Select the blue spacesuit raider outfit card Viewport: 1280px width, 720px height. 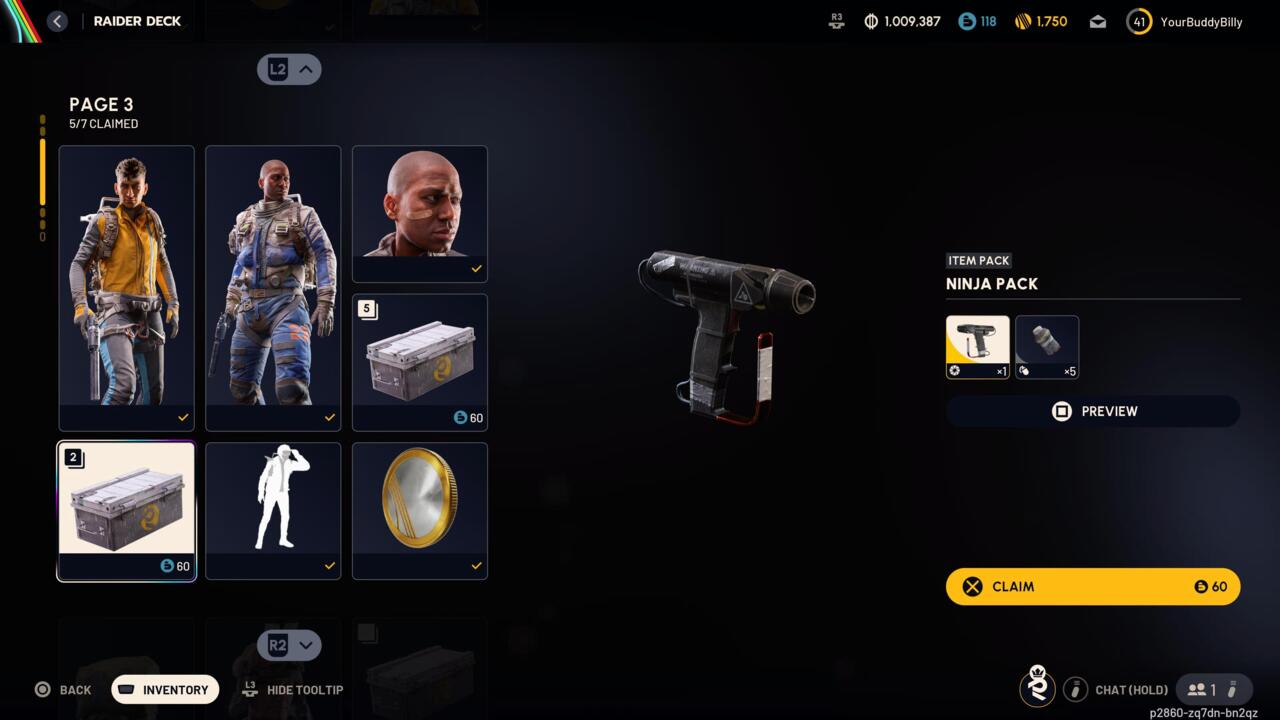point(273,287)
